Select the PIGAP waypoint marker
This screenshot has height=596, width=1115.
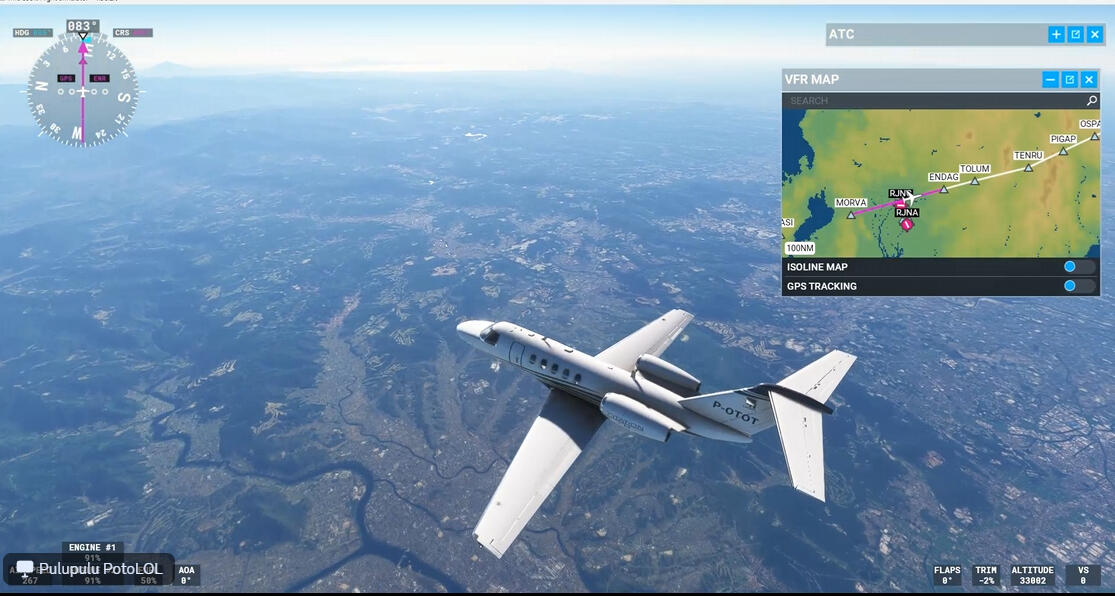[1063, 151]
